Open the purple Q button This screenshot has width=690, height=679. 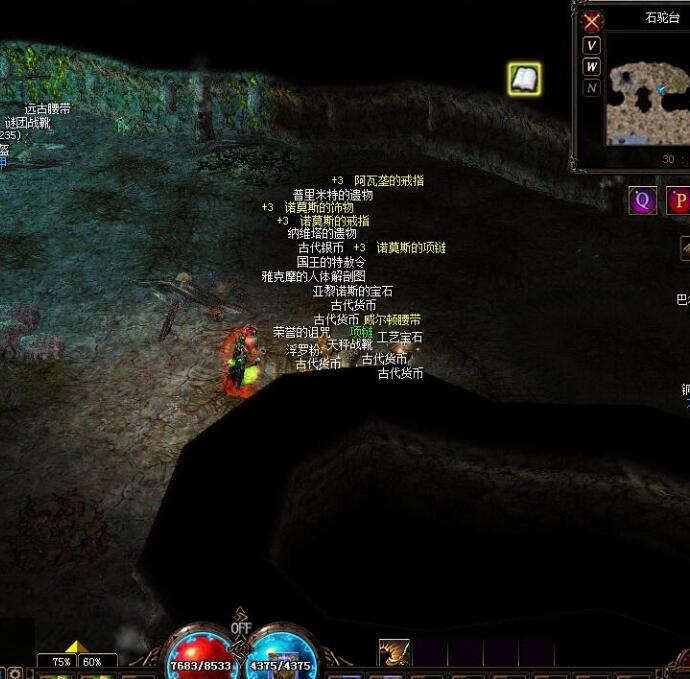click(x=642, y=200)
